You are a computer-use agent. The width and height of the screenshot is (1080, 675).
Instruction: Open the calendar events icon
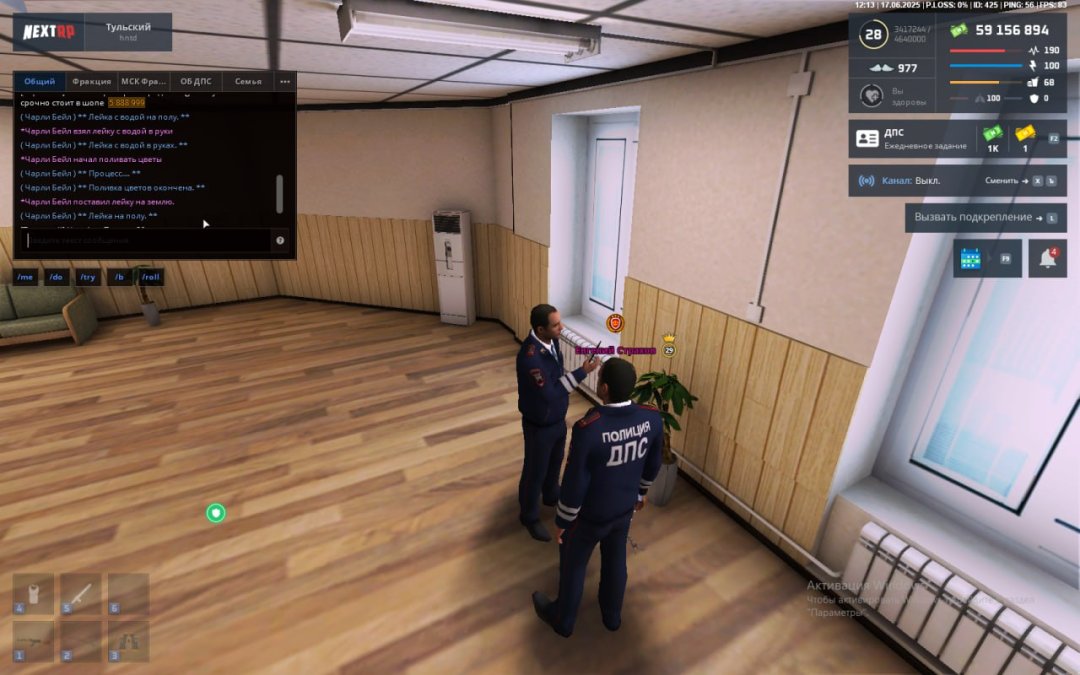pyautogui.click(x=970, y=258)
